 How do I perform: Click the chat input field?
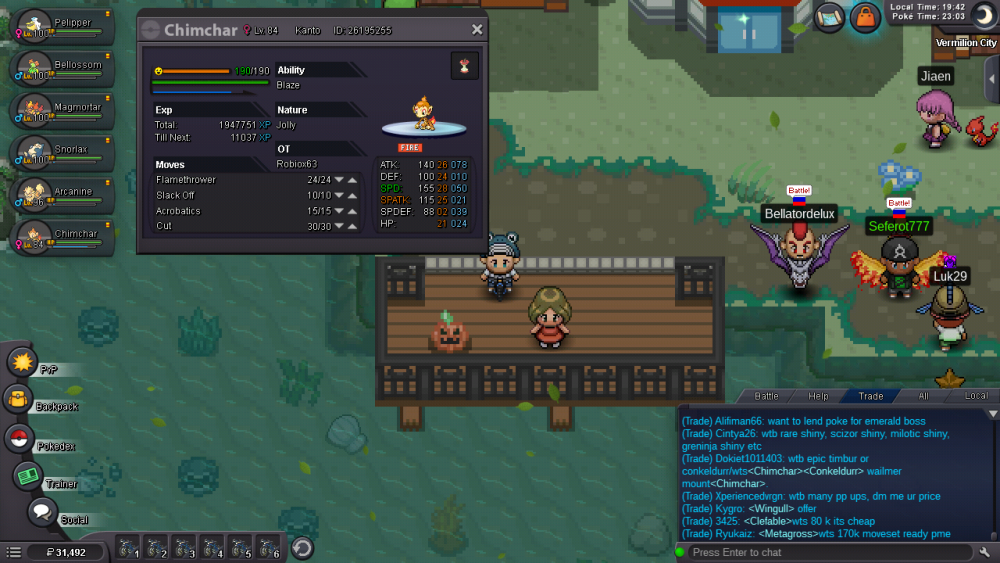(828, 552)
